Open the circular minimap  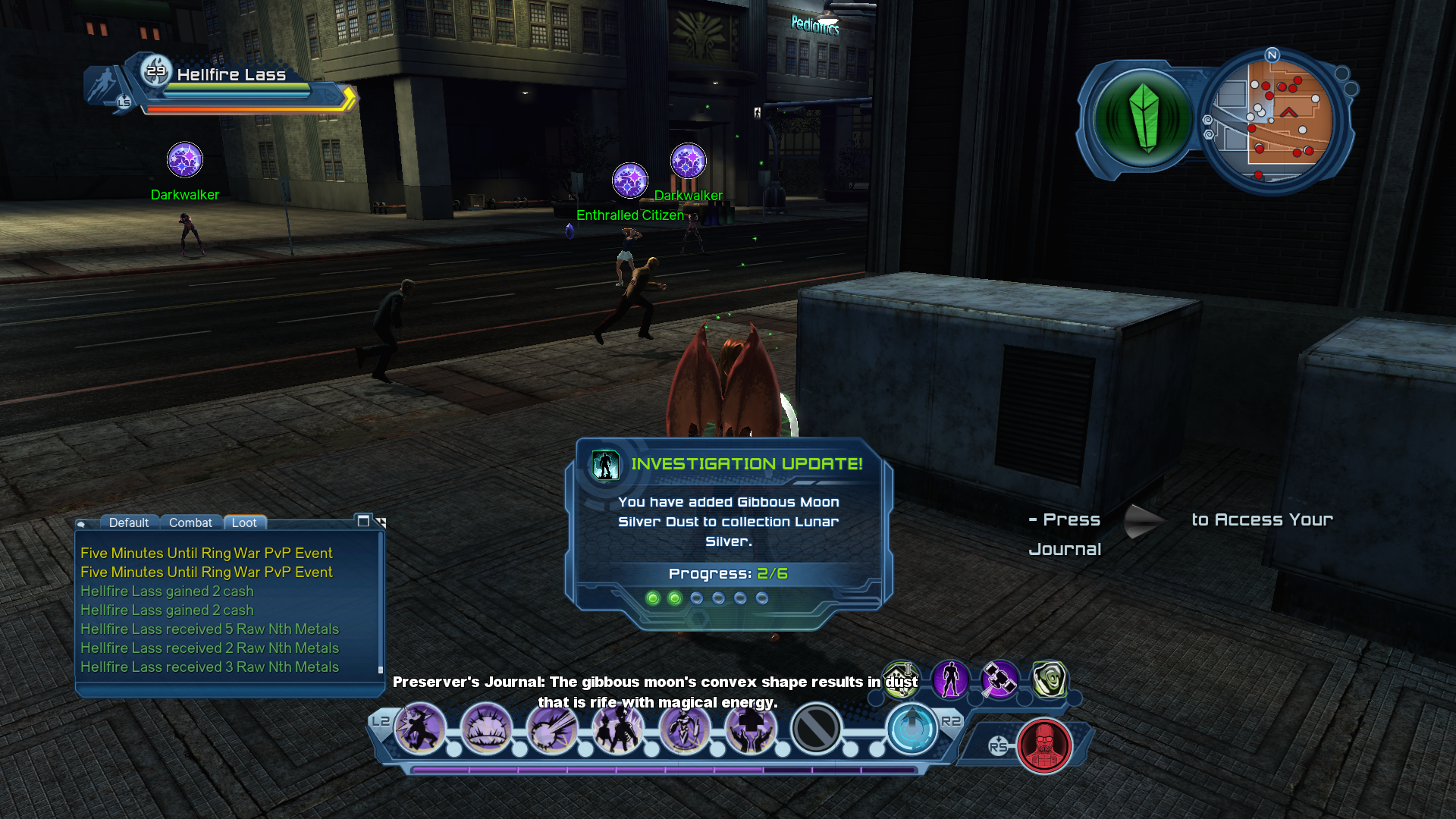click(1279, 120)
